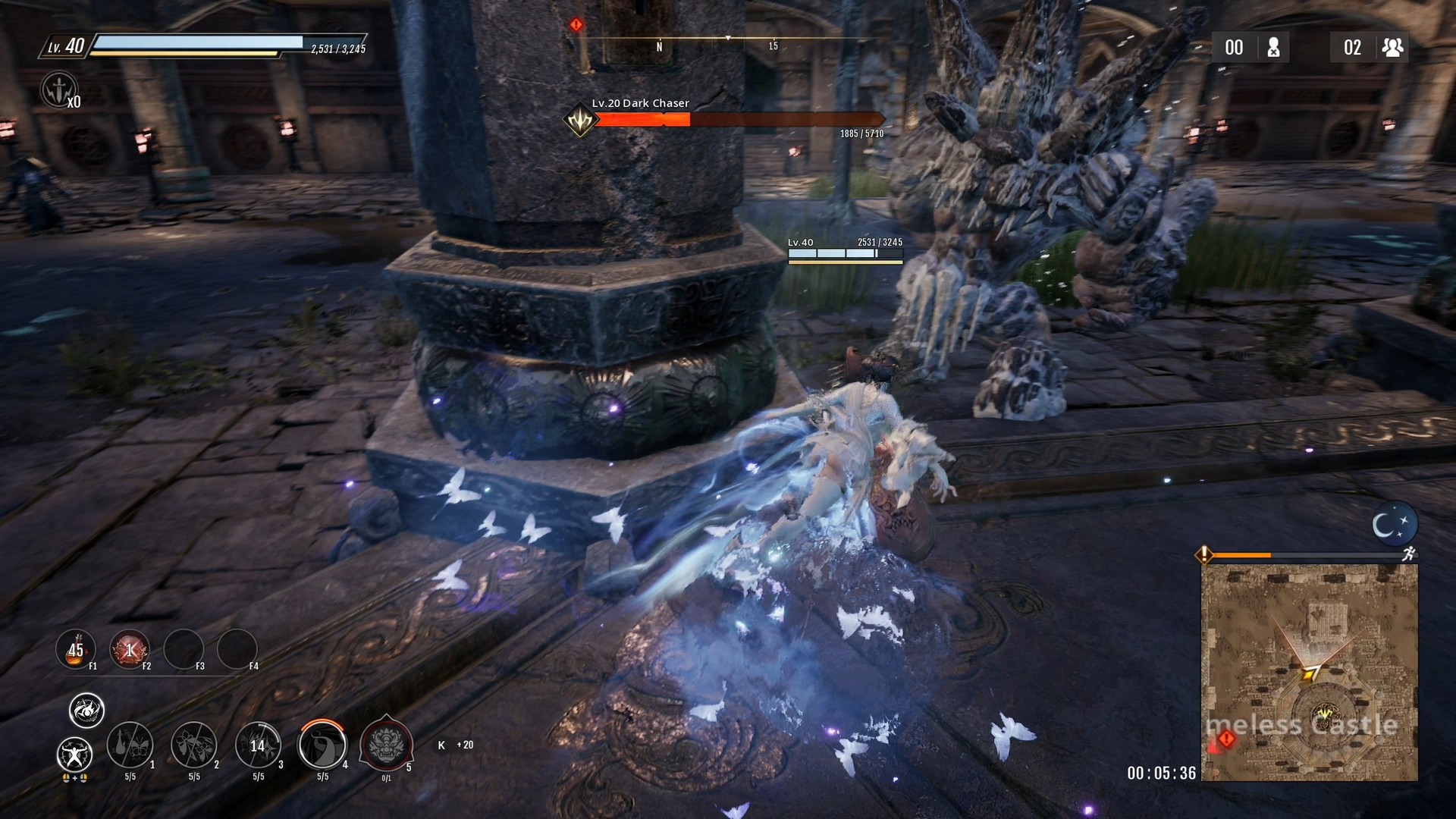Open the party counter showing 02 members
This screenshot has width=1456, height=819.
pos(1370,47)
